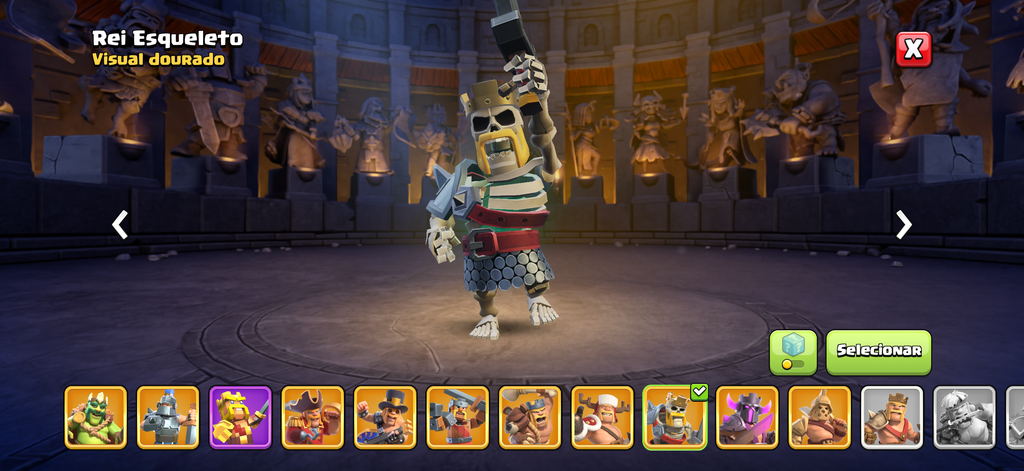This screenshot has height=471, width=1024.
Task: Show the previous skin with left arrow
Action: click(x=120, y=224)
